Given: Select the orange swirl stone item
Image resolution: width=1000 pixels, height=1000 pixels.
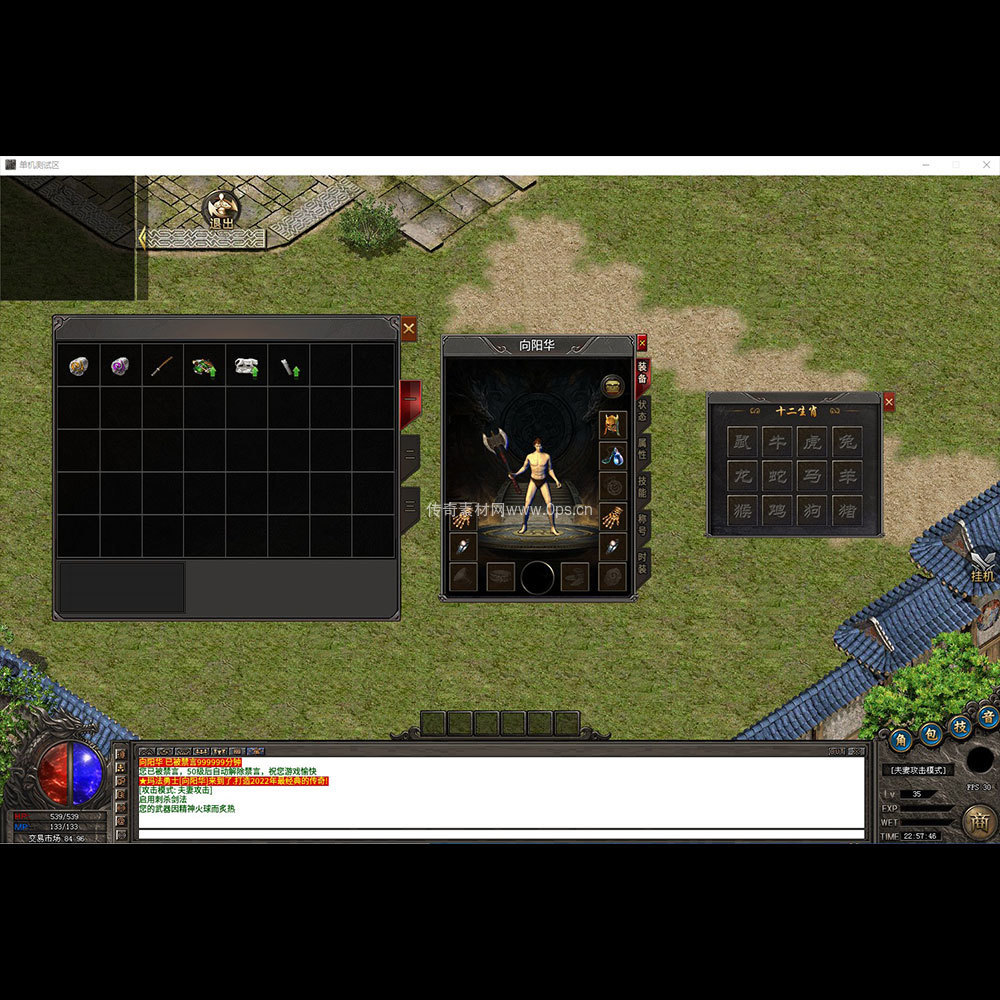Looking at the screenshot, I should click(78, 366).
